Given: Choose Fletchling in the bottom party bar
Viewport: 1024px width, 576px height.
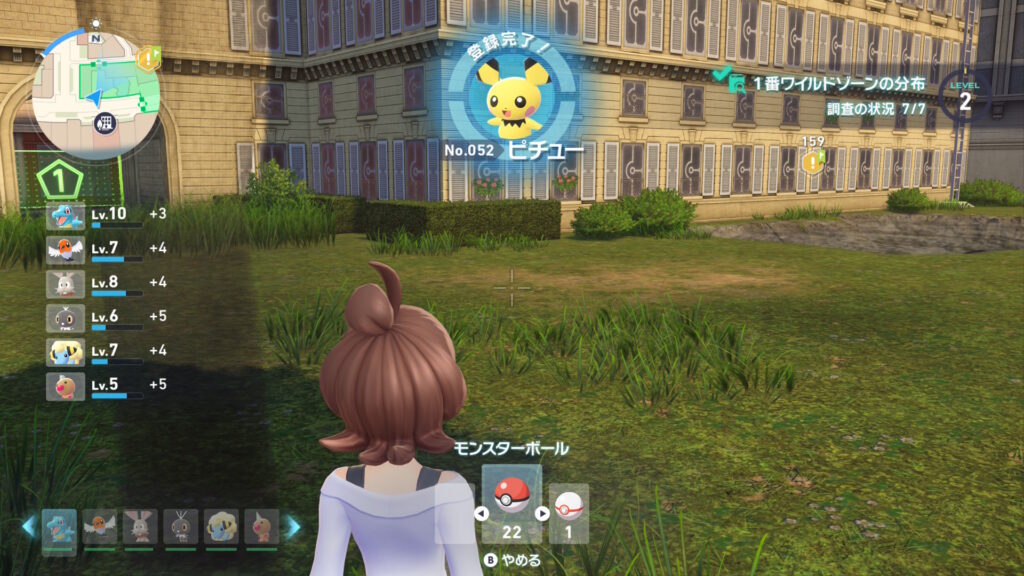Looking at the screenshot, I should pyautogui.click(x=100, y=528).
